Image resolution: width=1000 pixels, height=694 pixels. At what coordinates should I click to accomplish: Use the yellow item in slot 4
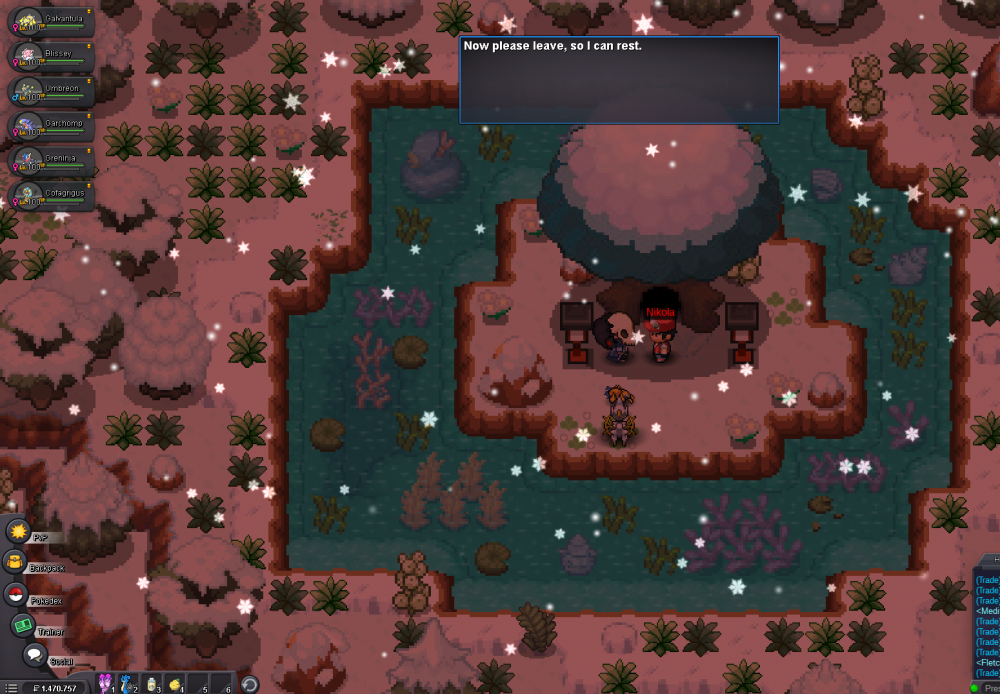coord(177,684)
